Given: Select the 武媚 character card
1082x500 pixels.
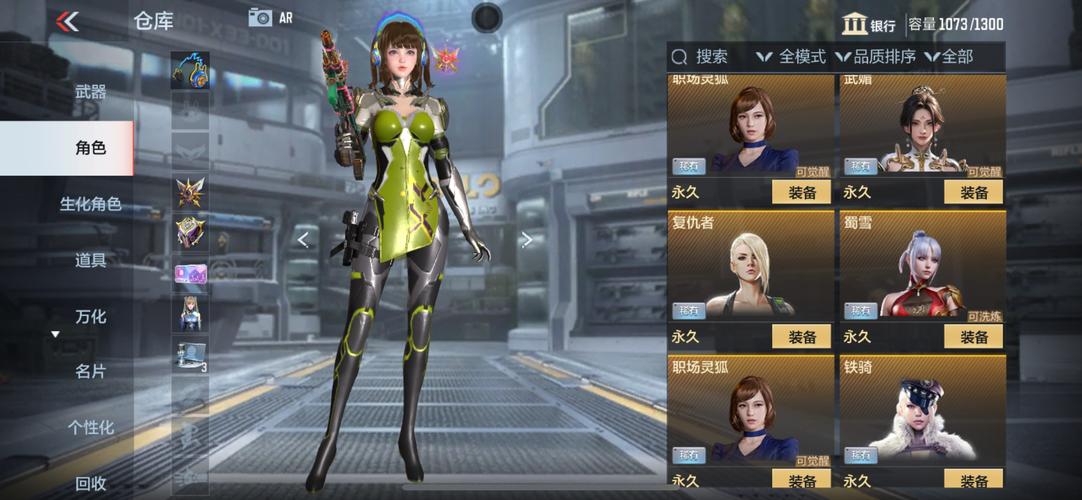Looking at the screenshot, I should (x=922, y=127).
